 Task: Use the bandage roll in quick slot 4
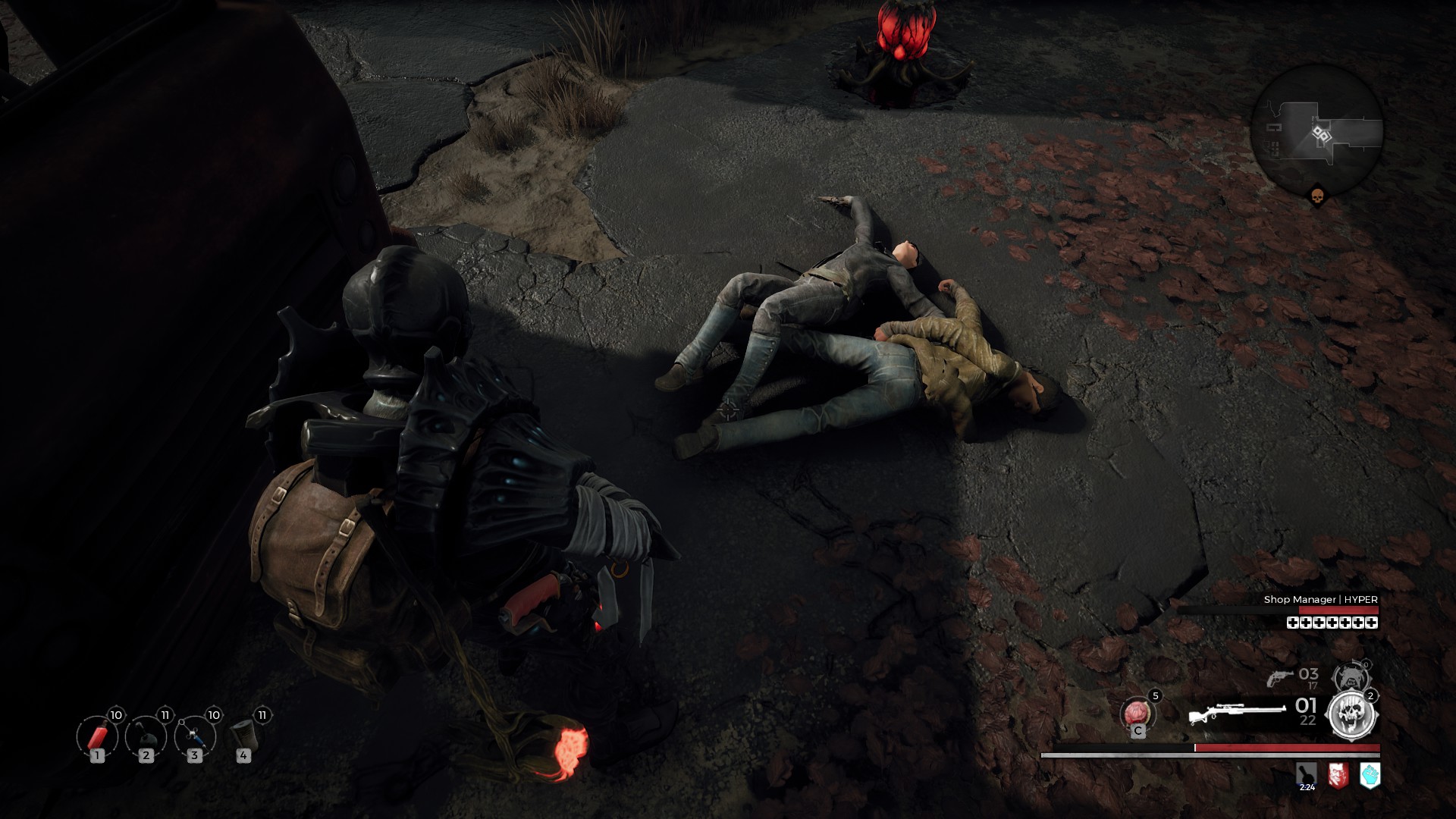[243, 735]
